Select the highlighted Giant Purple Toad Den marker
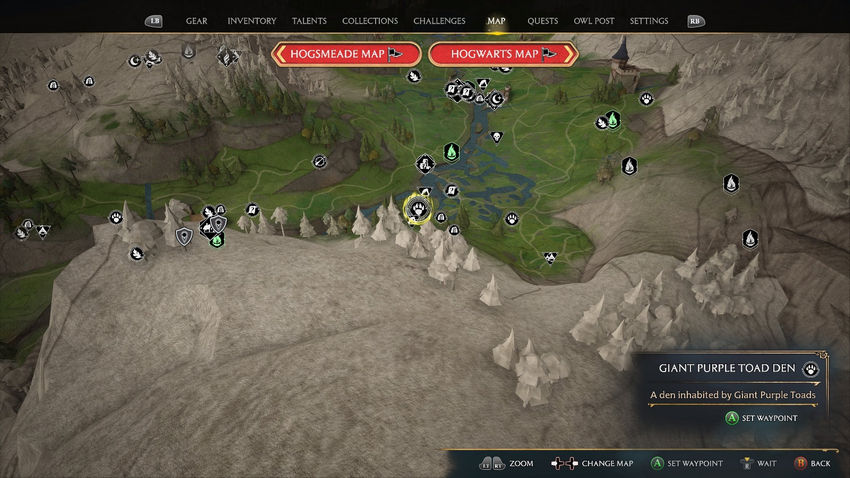Viewport: 850px width, 478px height. (x=417, y=209)
